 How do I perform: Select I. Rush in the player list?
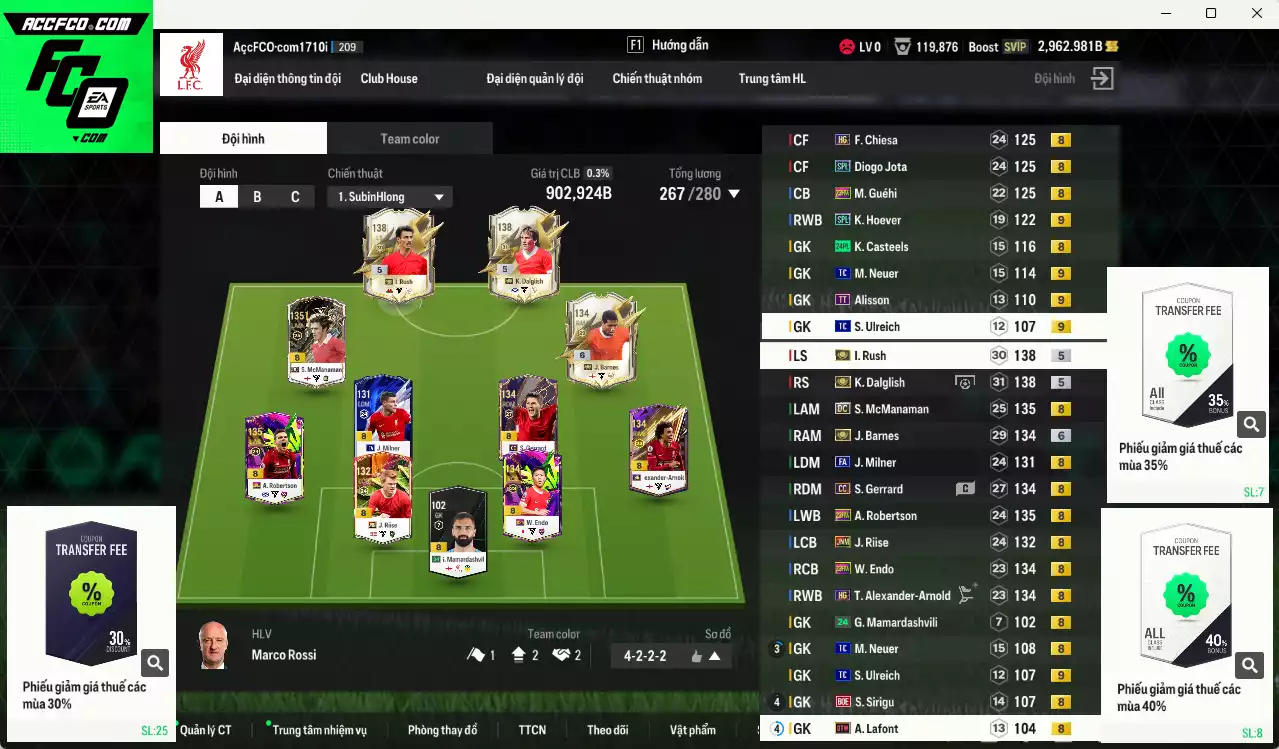click(x=870, y=356)
